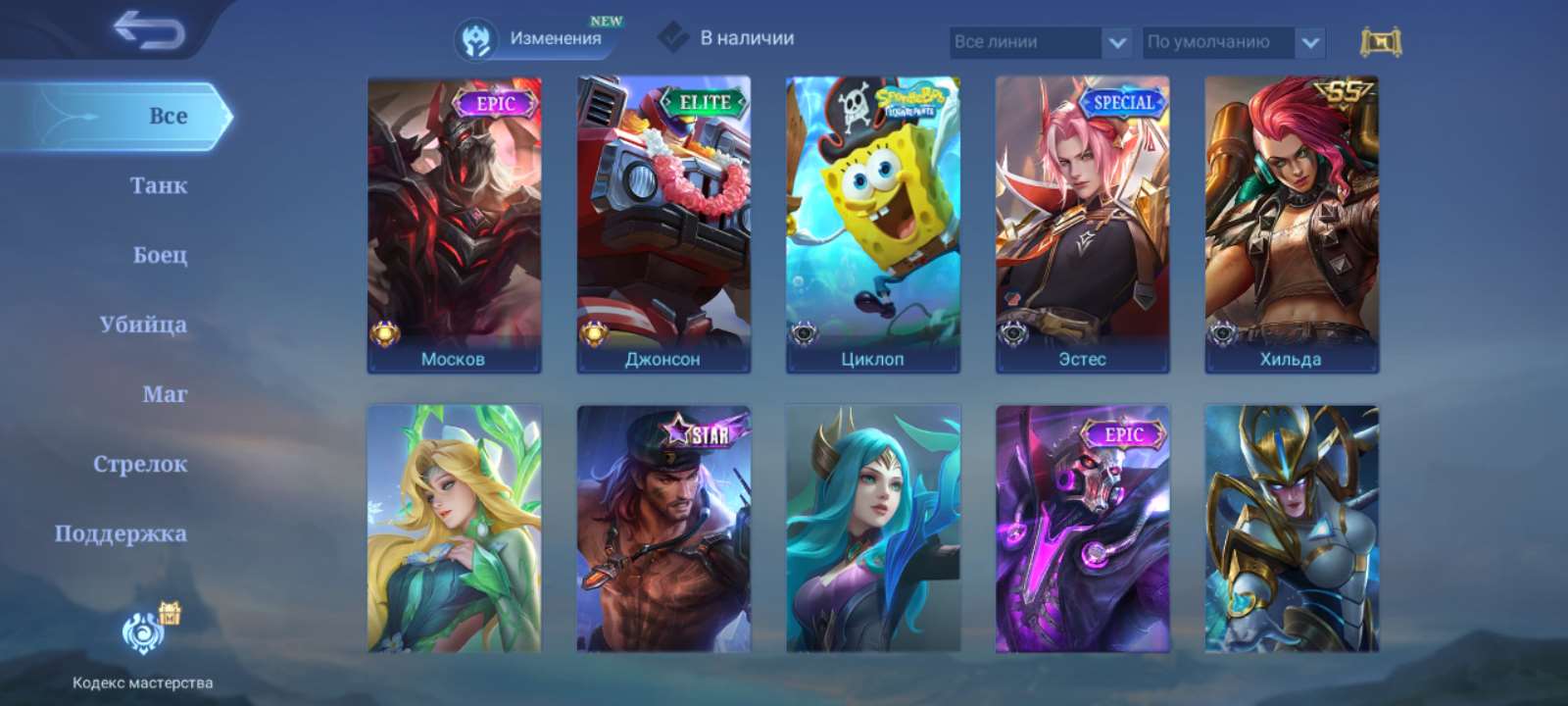Switch to the Танк category
The height and width of the screenshot is (706, 1568).
[157, 184]
